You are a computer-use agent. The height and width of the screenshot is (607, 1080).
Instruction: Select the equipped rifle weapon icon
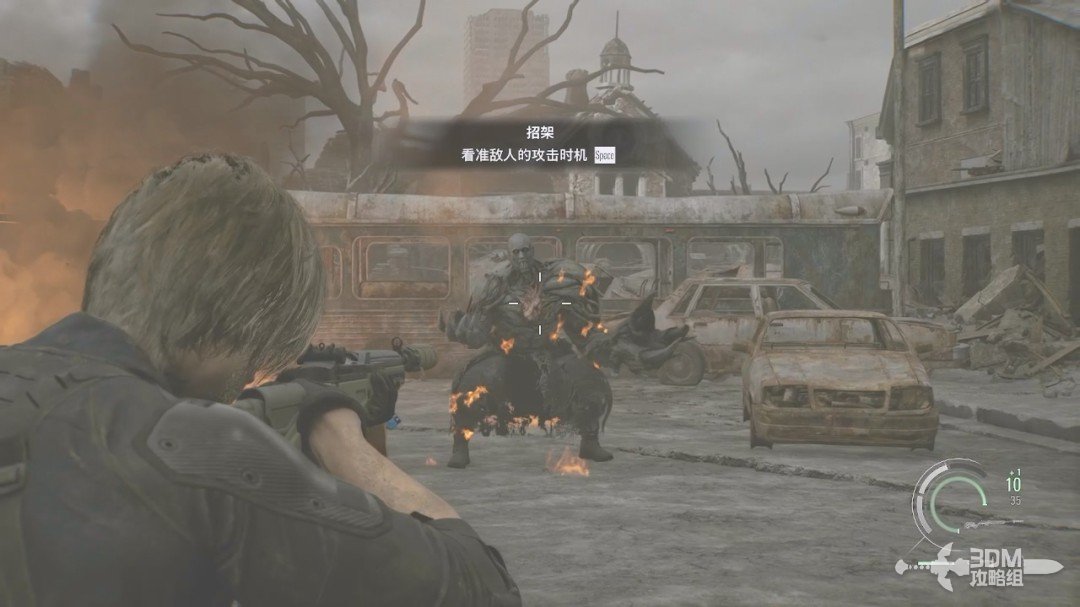point(992,523)
